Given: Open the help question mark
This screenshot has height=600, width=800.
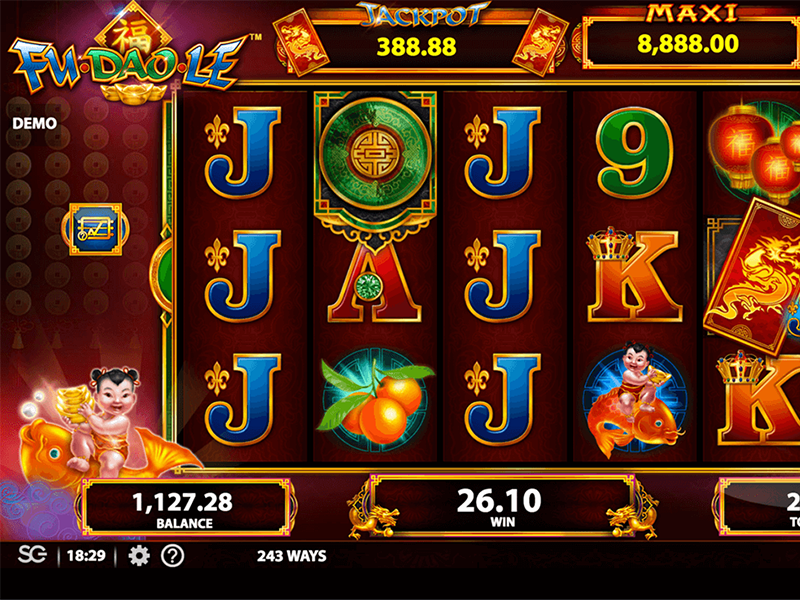Looking at the screenshot, I should (x=173, y=556).
